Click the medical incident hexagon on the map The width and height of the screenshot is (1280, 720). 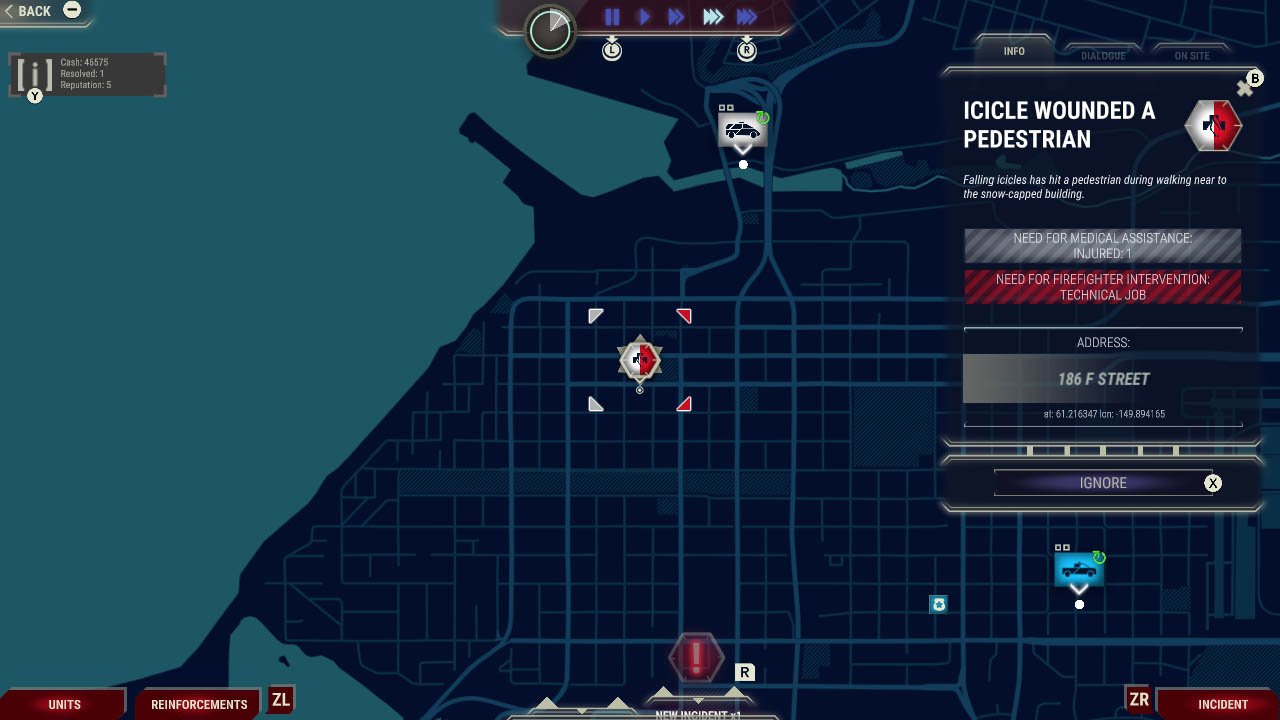(x=639, y=359)
